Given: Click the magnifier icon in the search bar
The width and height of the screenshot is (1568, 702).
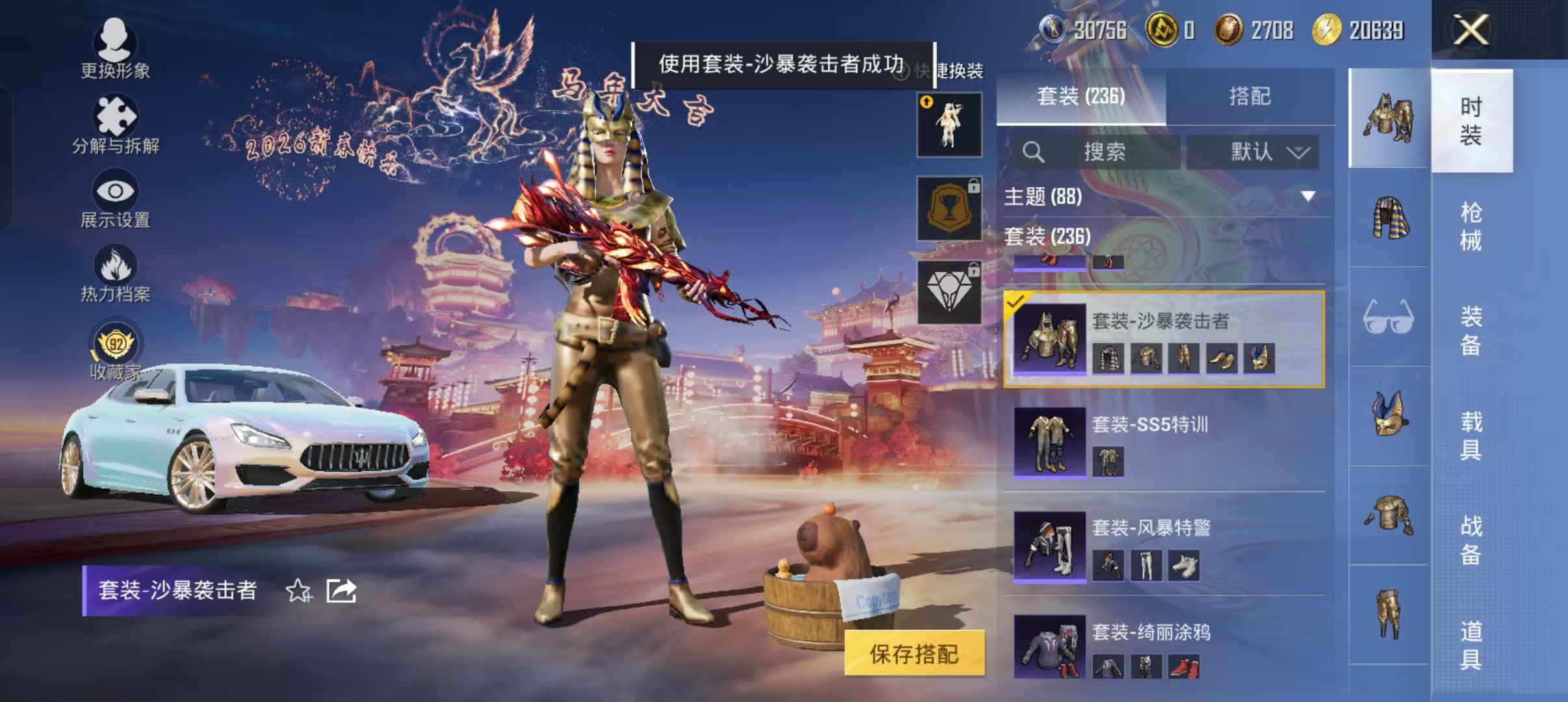Looking at the screenshot, I should pyautogui.click(x=1035, y=153).
